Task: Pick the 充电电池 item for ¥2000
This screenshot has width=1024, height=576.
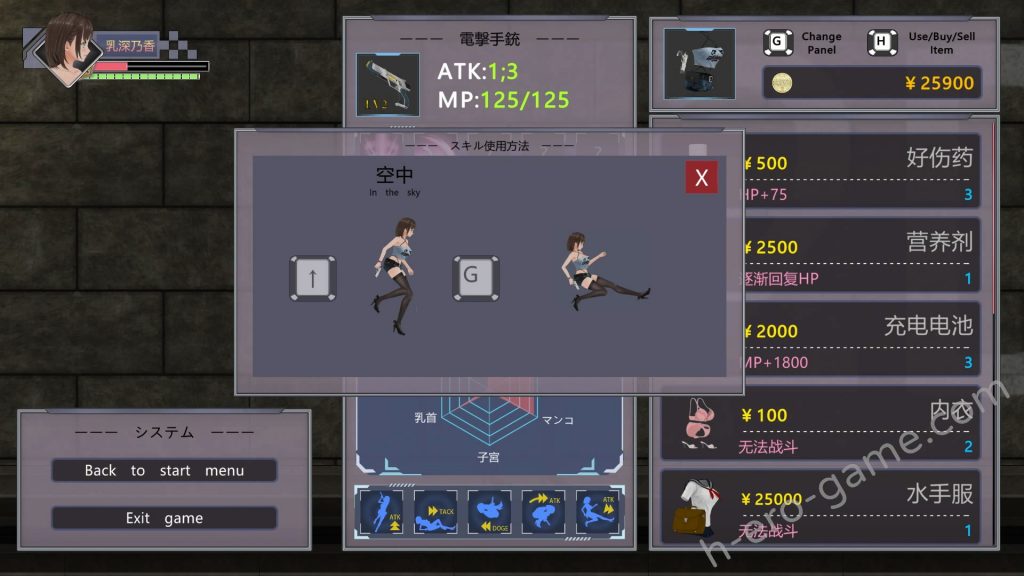Action: click(860, 340)
